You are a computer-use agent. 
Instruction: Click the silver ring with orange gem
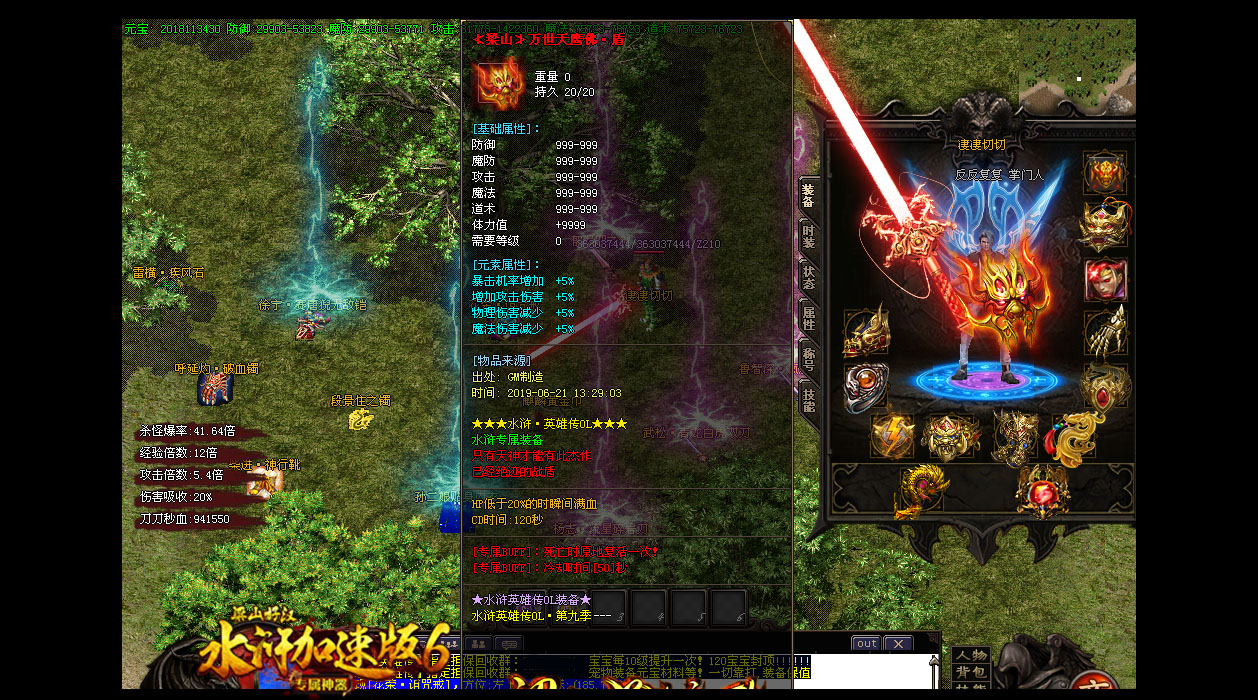pos(865,387)
